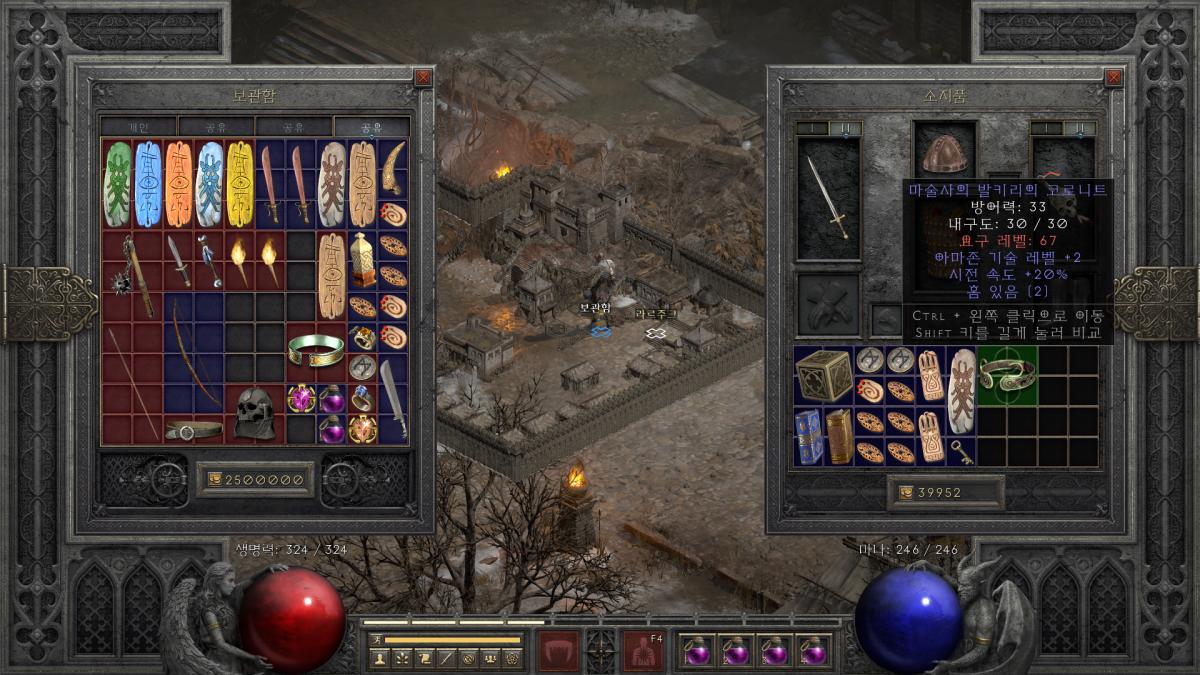
Task: Close the inventory panel
Action: point(1114,77)
